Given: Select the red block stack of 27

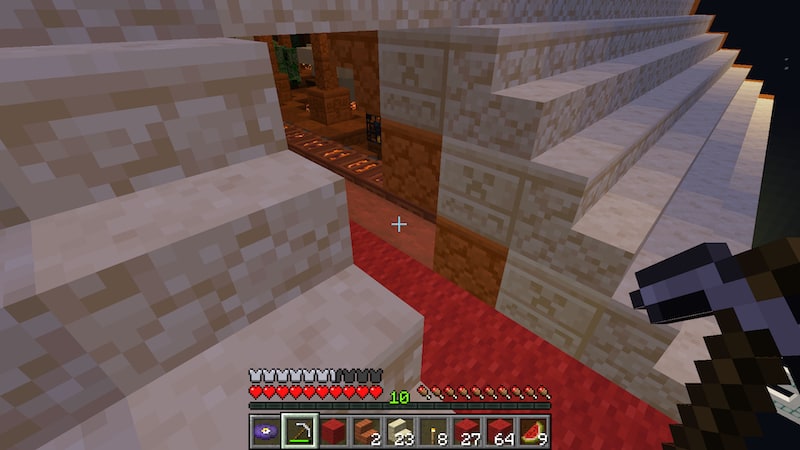Looking at the screenshot, I should tap(466, 431).
